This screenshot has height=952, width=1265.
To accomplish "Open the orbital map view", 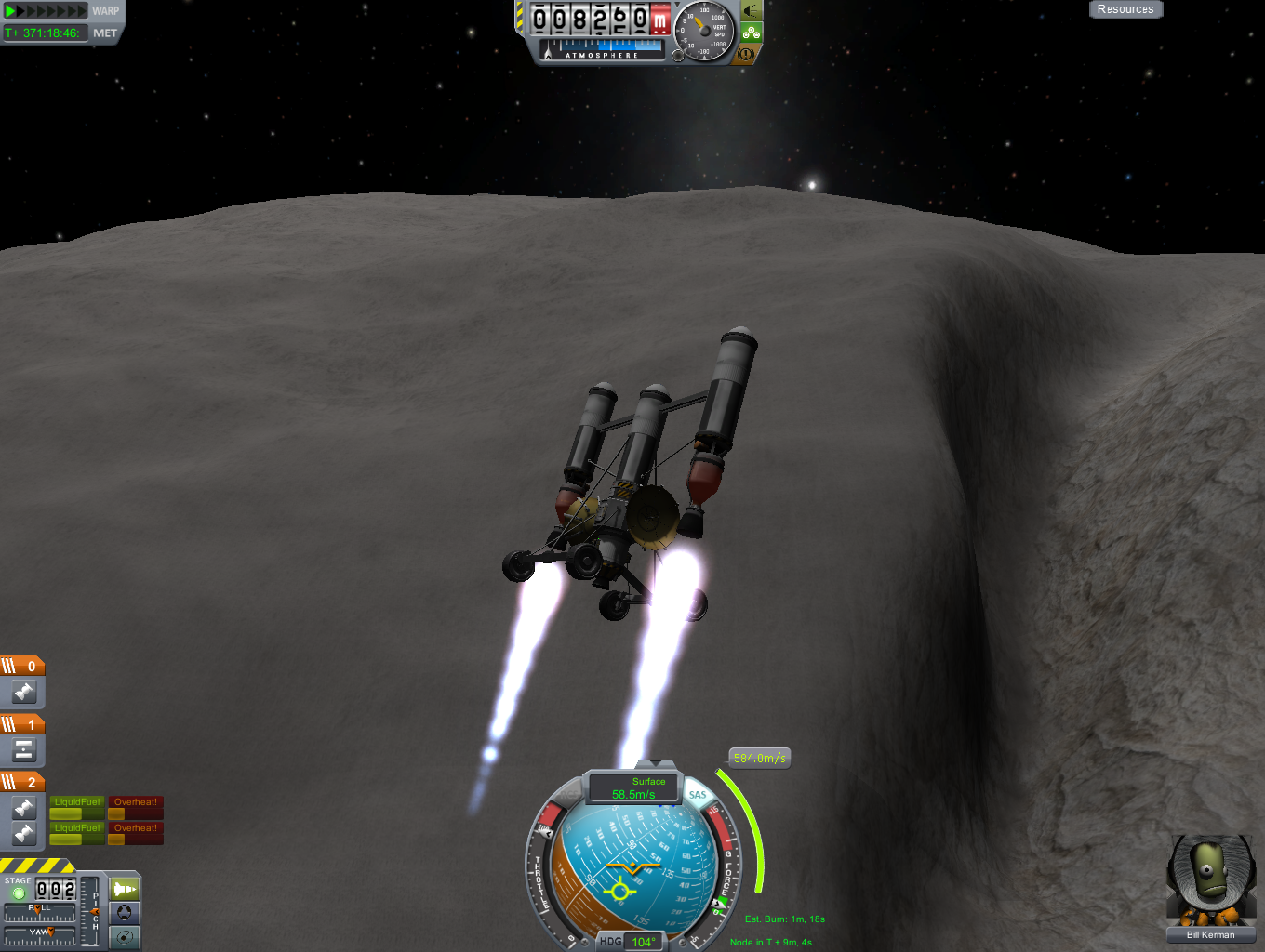I will tap(125, 937).
